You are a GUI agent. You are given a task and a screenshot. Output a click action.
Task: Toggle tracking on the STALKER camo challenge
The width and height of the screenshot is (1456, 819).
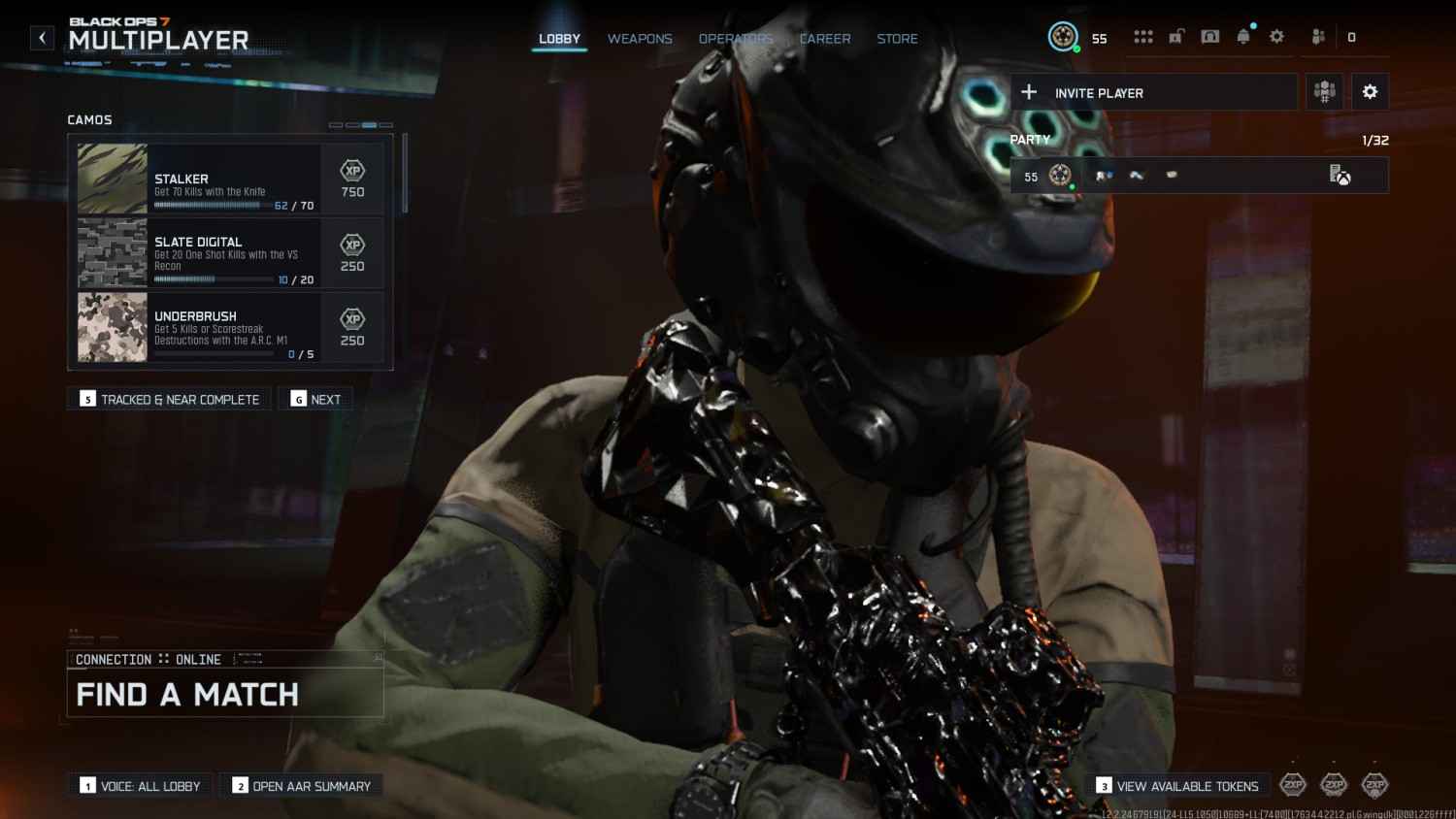(x=229, y=179)
